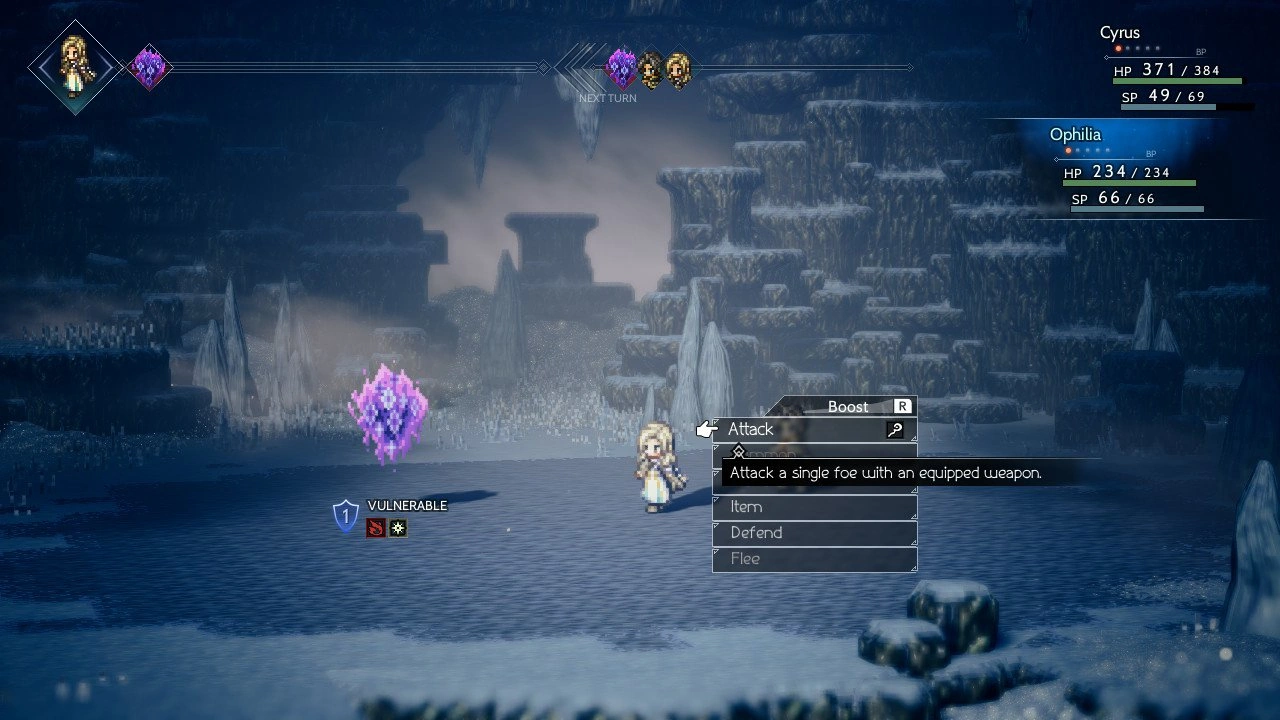This screenshot has height=720, width=1280.
Task: Click the blue break shield showing 1
Action: [x=344, y=512]
